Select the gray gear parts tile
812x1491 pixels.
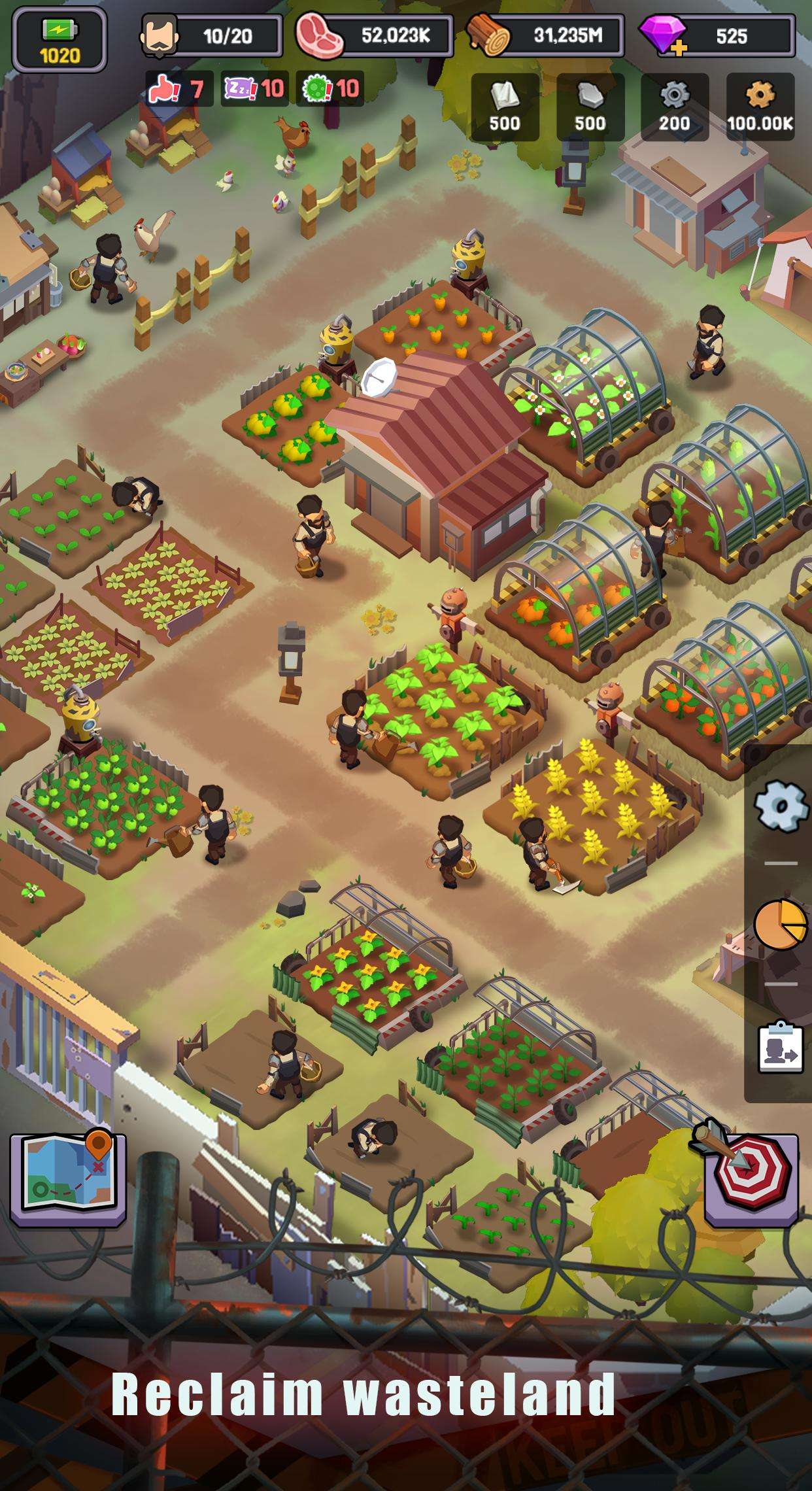[674, 107]
